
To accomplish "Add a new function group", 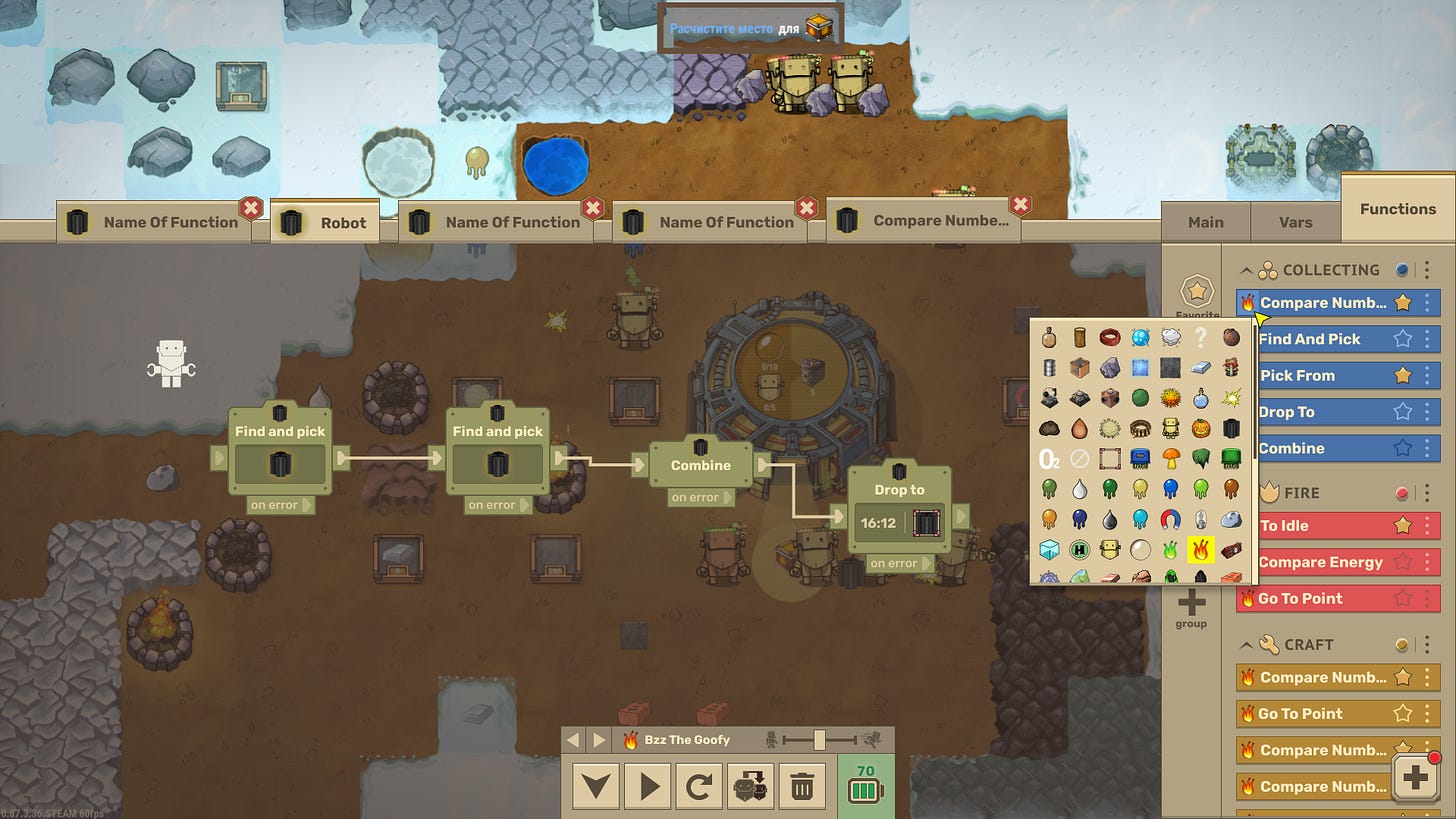I will 1191,607.
